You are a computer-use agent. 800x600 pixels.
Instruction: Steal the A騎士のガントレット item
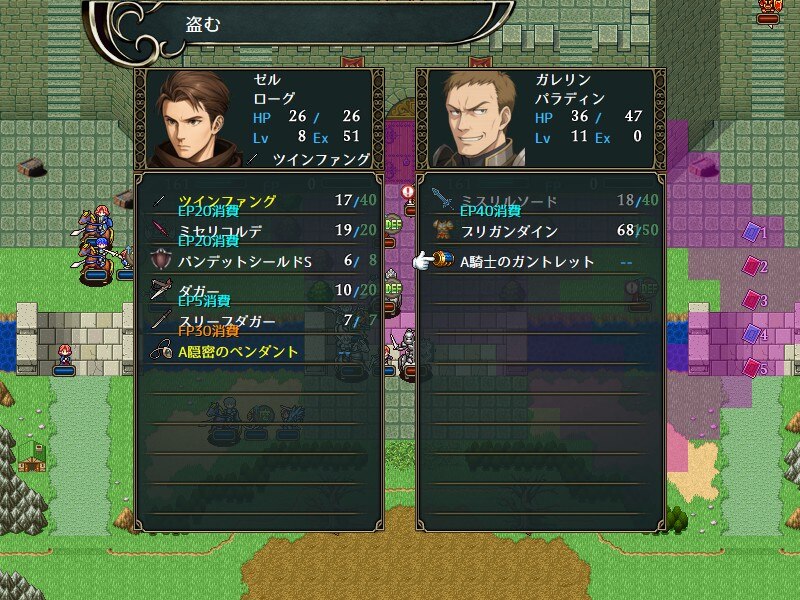[x=540, y=262]
